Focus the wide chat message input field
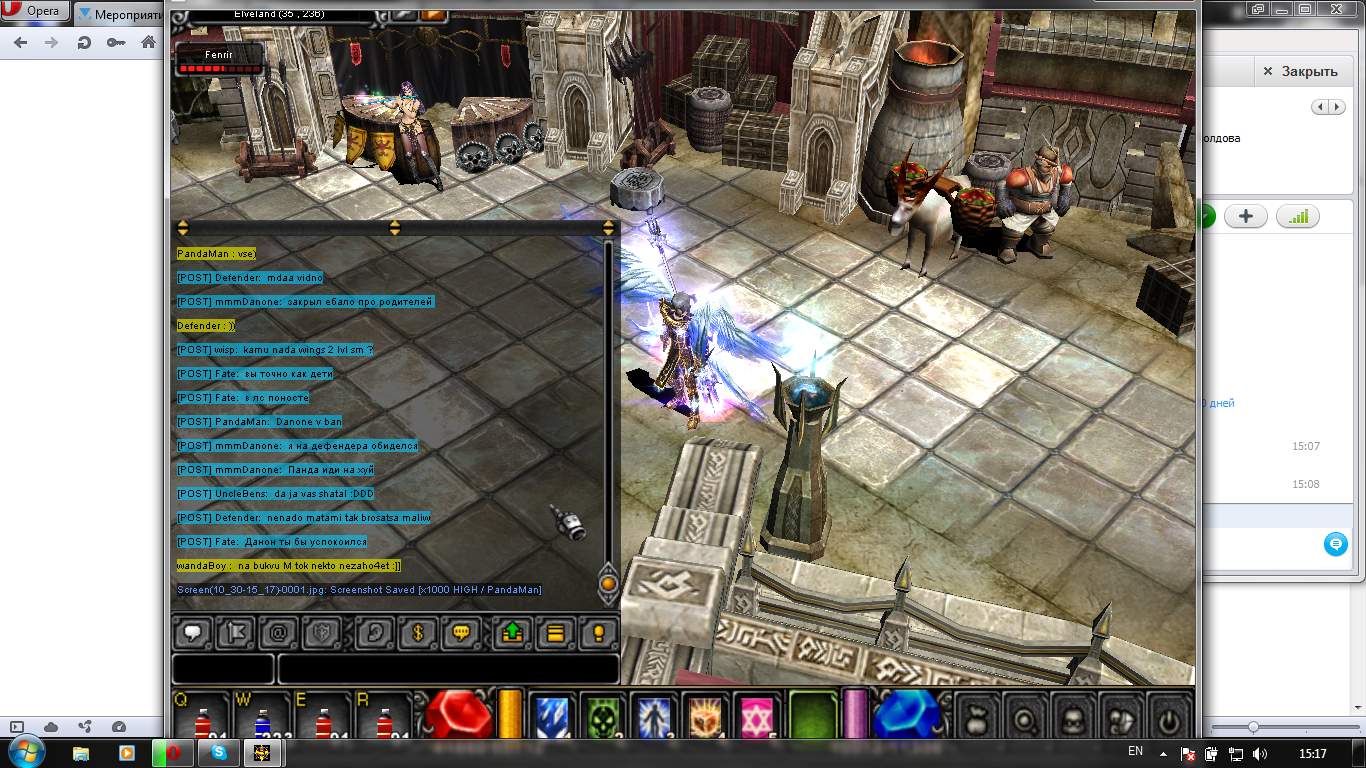 coord(448,669)
